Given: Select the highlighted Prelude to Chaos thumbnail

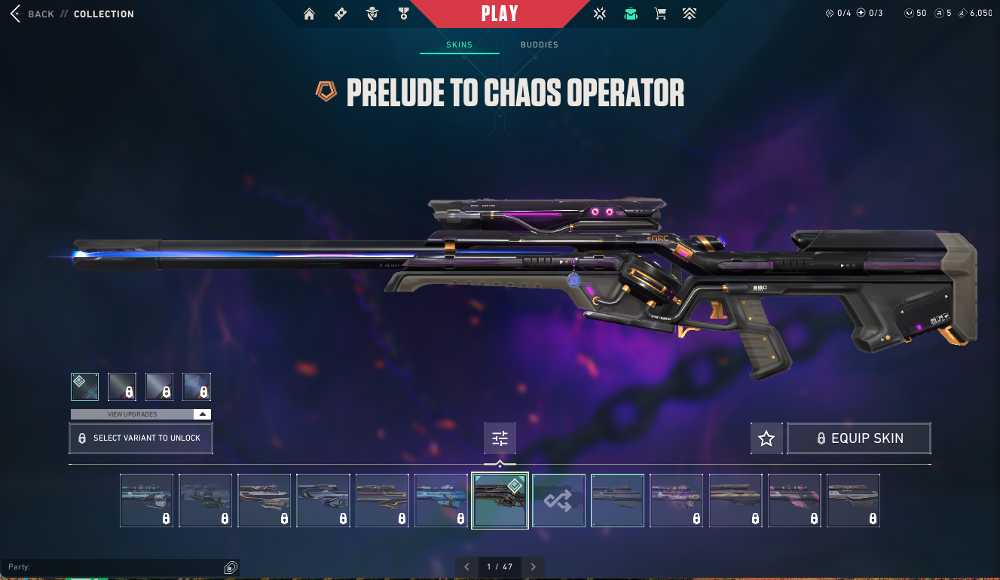Looking at the screenshot, I should point(500,500).
